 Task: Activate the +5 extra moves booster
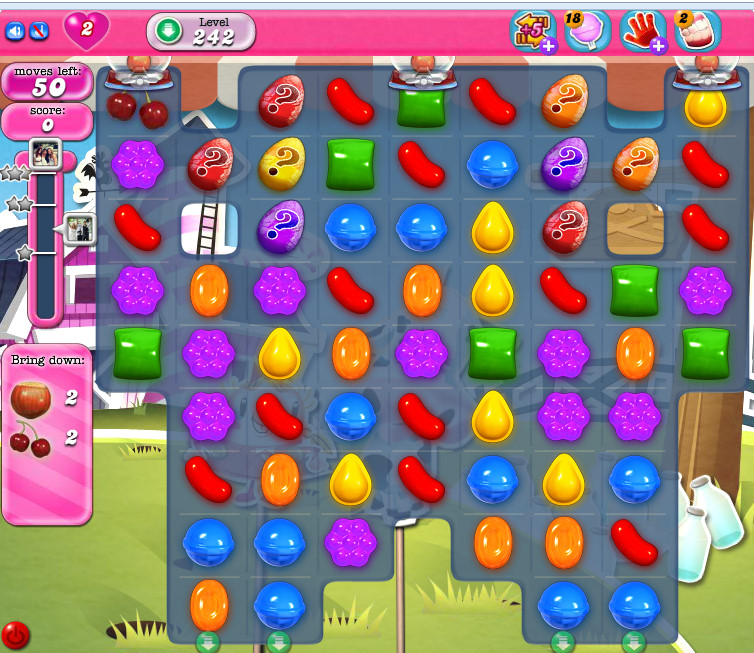(x=532, y=31)
